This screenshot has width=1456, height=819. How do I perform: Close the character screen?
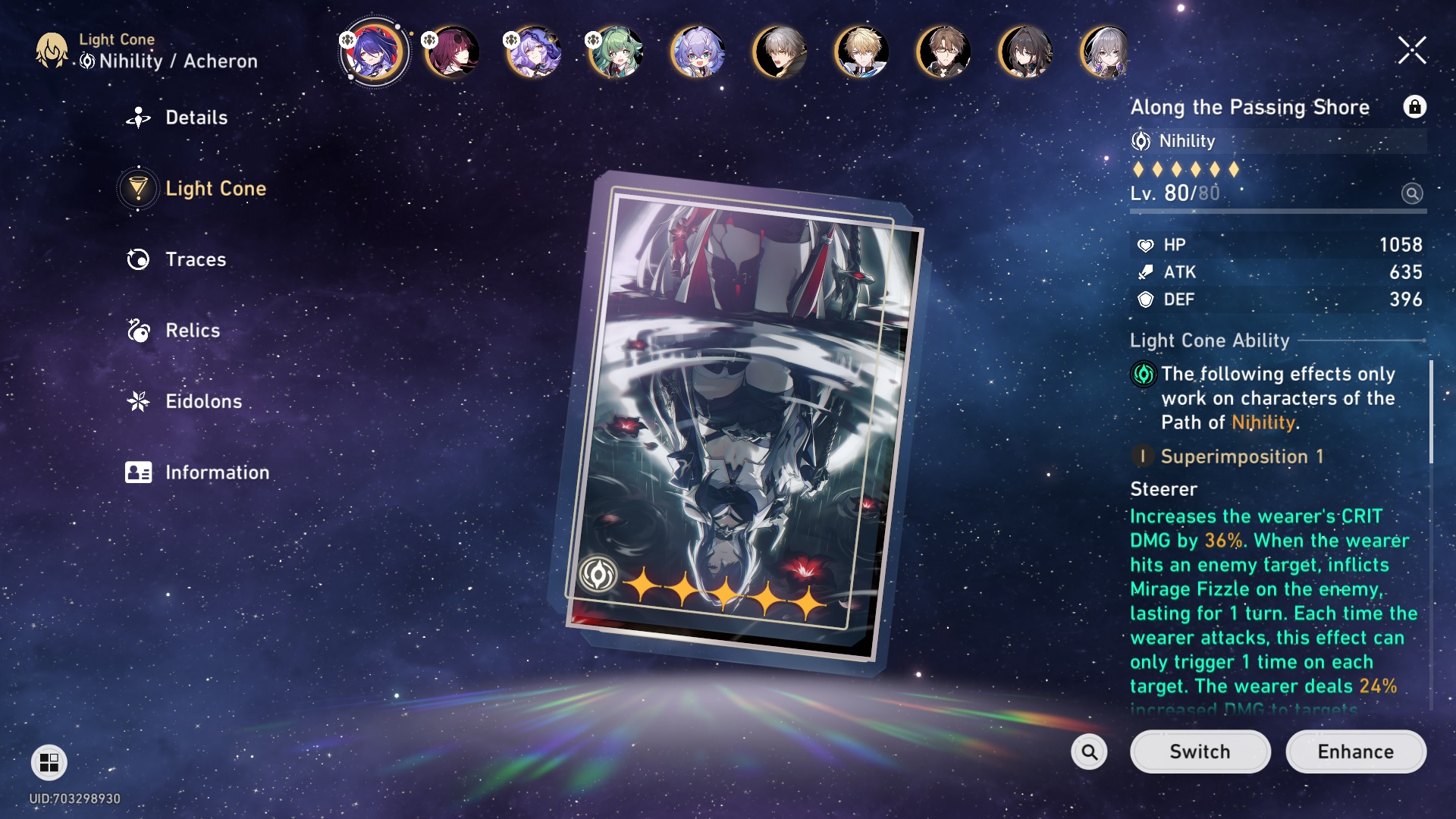coord(1412,51)
